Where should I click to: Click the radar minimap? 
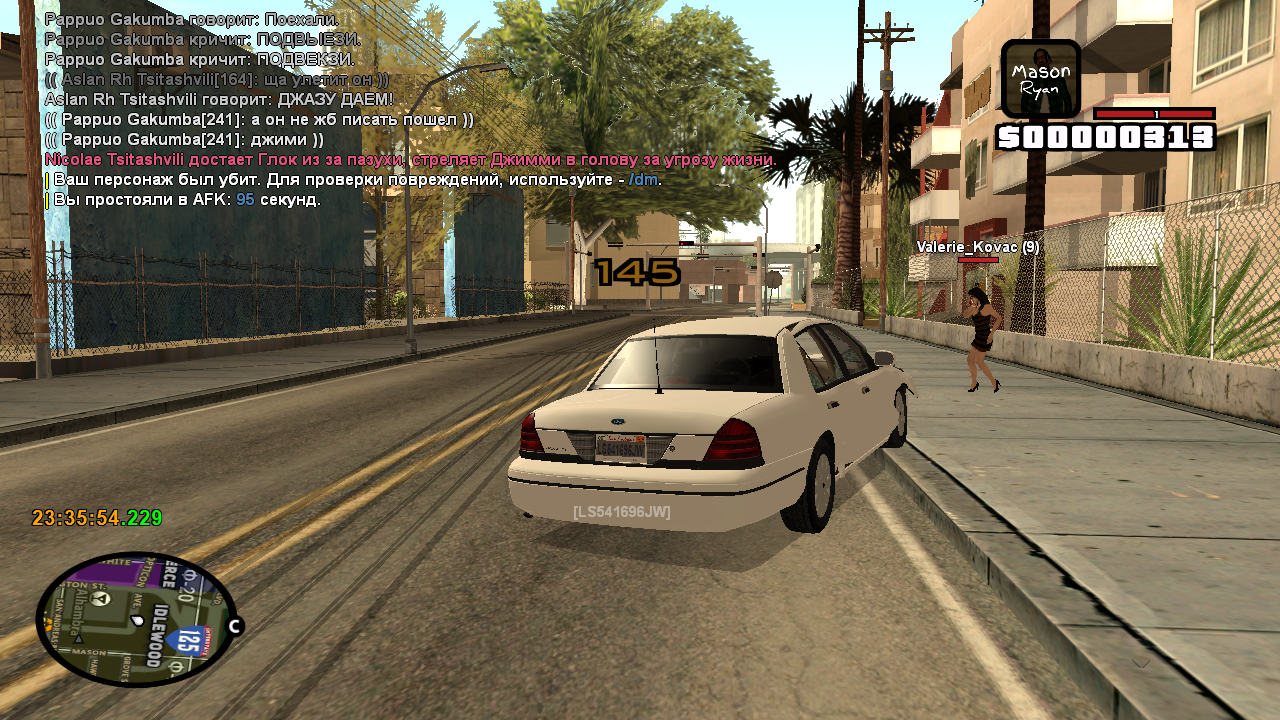[x=135, y=620]
